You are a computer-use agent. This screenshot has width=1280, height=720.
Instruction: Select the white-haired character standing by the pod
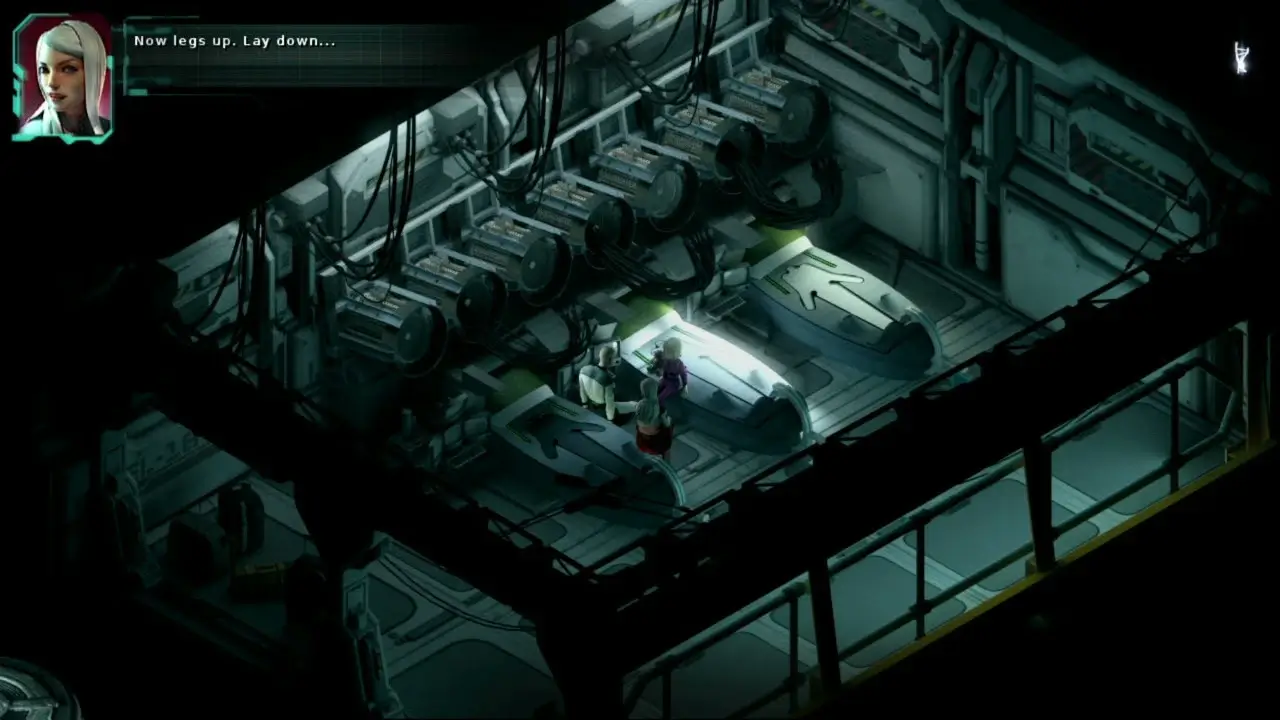[x=650, y=420]
